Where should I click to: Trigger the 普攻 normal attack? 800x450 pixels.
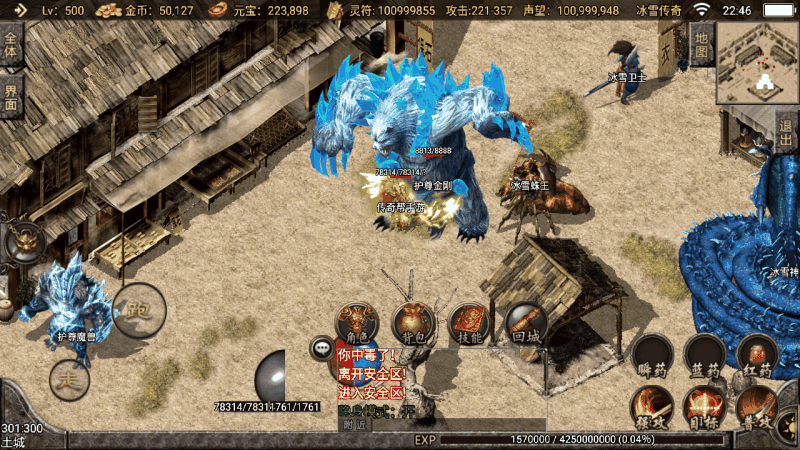point(757,408)
